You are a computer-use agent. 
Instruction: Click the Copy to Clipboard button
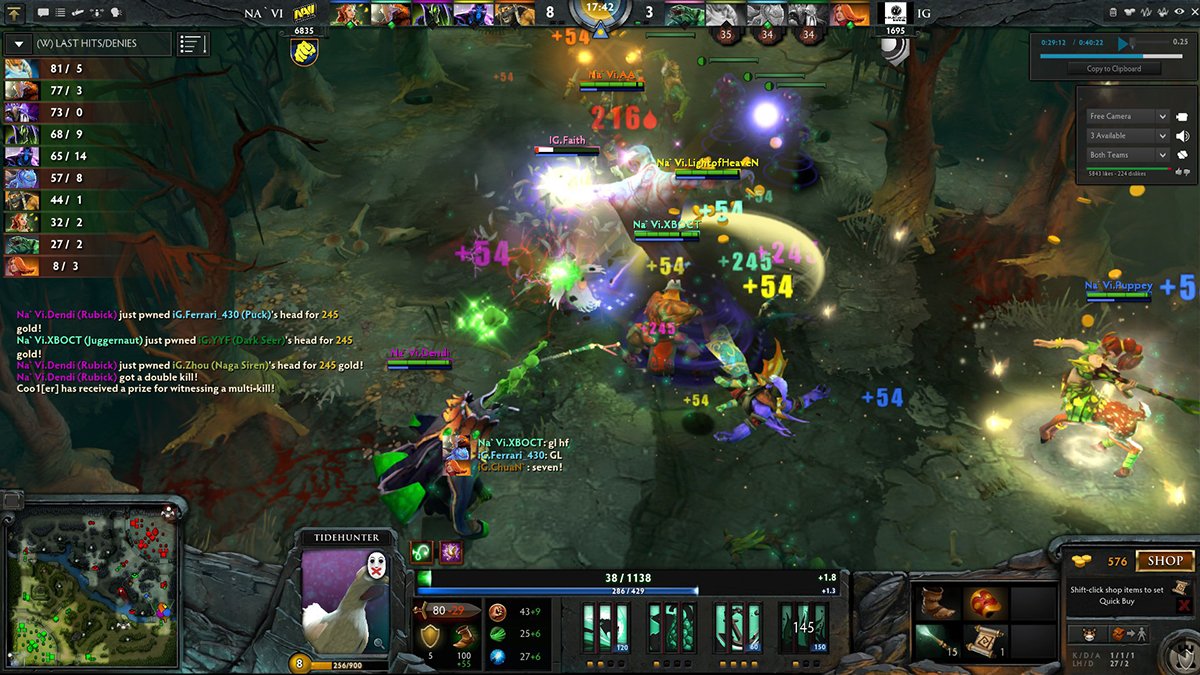tap(1113, 69)
